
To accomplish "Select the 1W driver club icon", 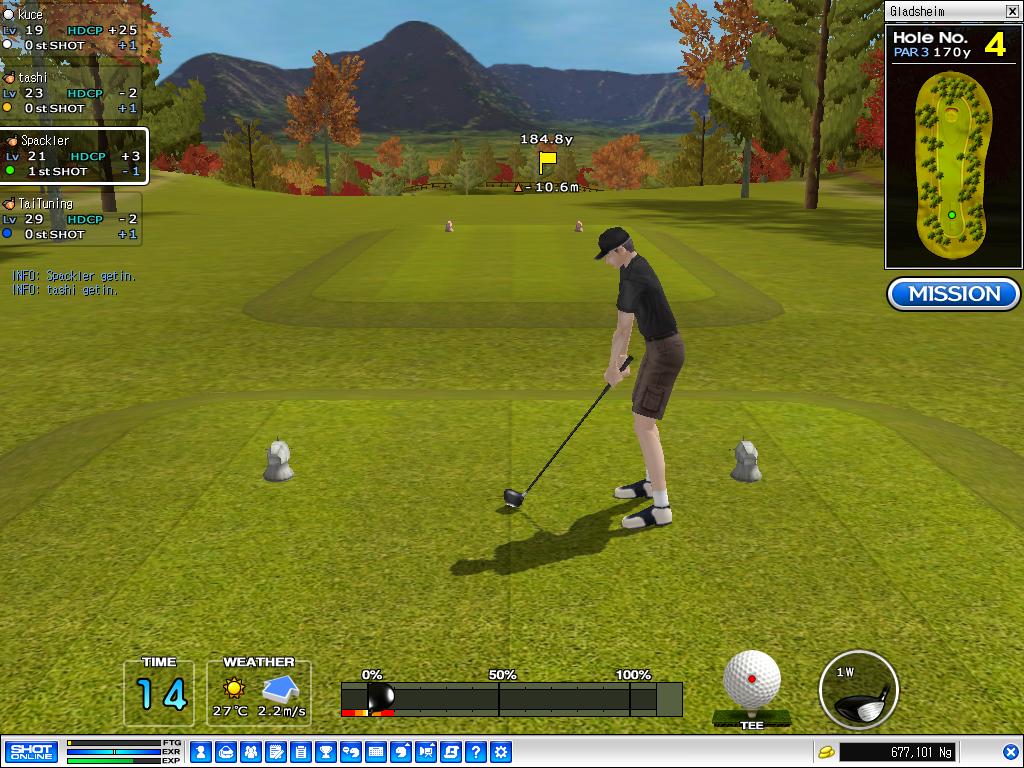I will tap(858, 690).
